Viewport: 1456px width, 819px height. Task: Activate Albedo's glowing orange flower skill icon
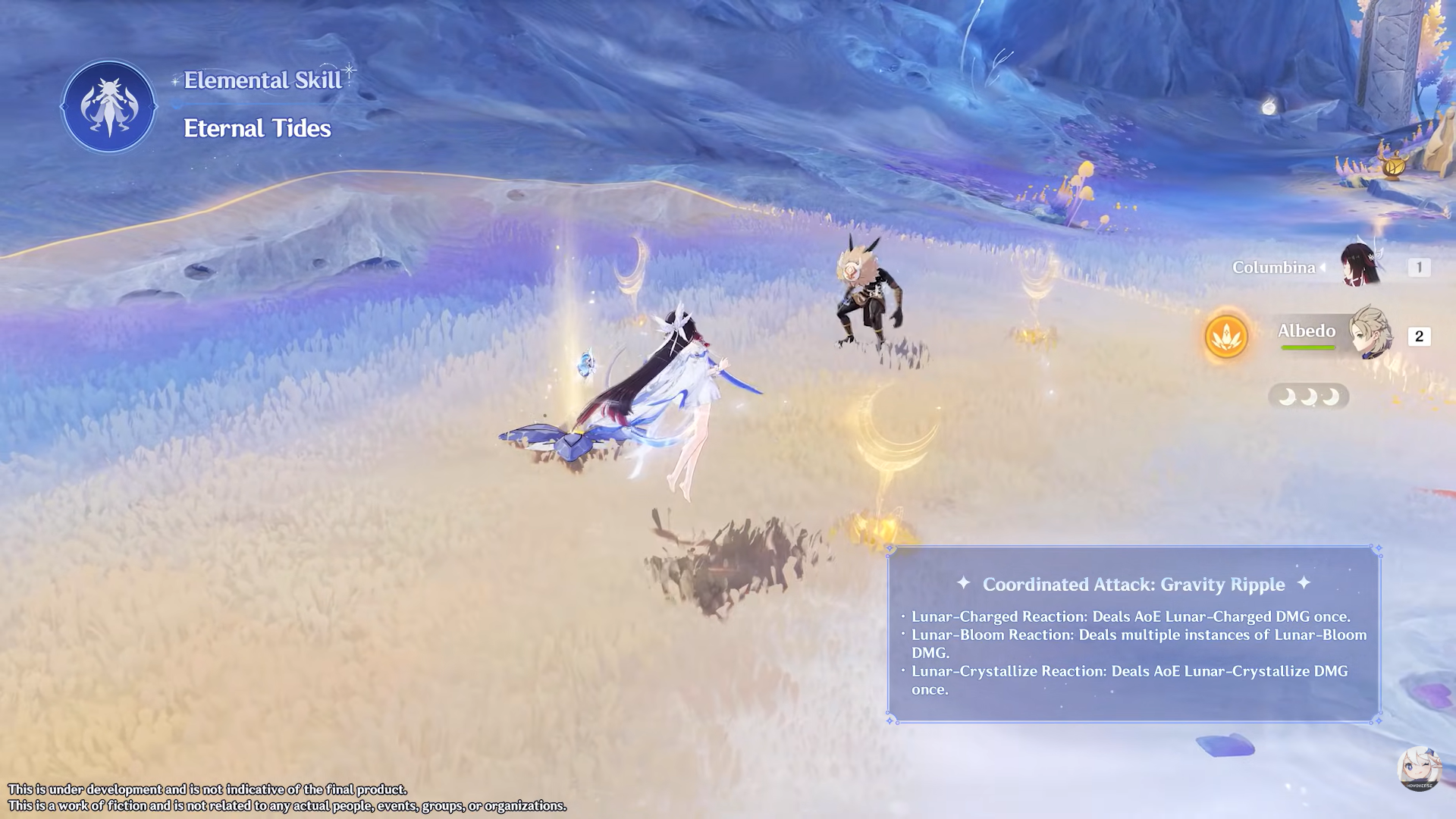coord(1226,336)
